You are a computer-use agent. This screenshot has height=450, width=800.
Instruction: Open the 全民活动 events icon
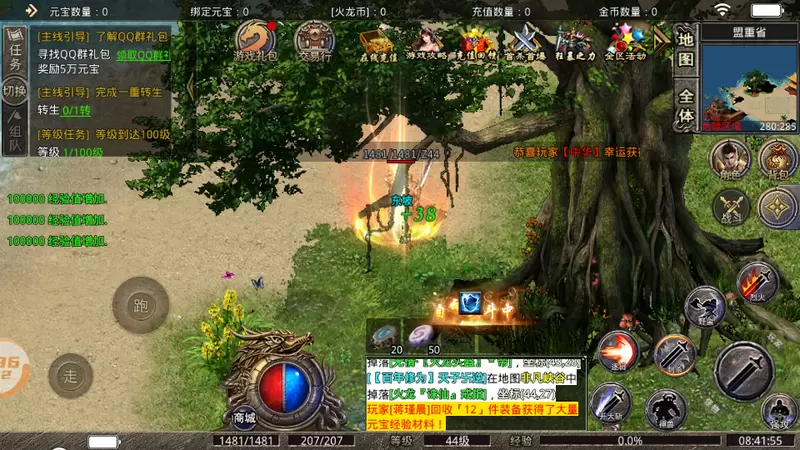tap(626, 41)
